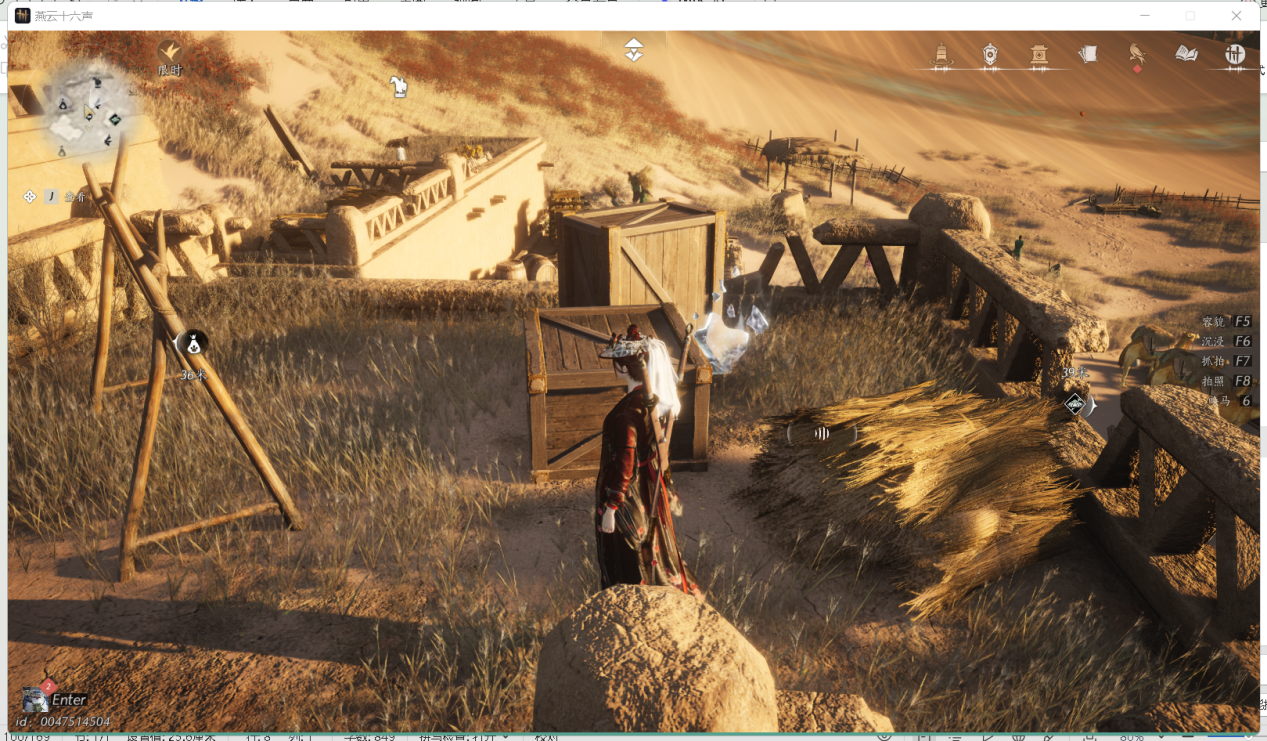1267x741 pixels.
Task: Open the open-book journal icon
Action: click(x=1187, y=54)
